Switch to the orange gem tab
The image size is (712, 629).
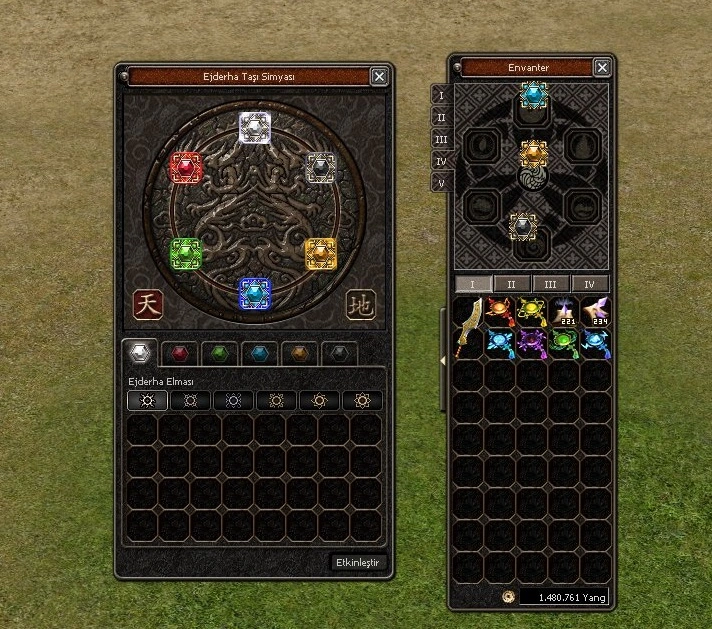299,353
